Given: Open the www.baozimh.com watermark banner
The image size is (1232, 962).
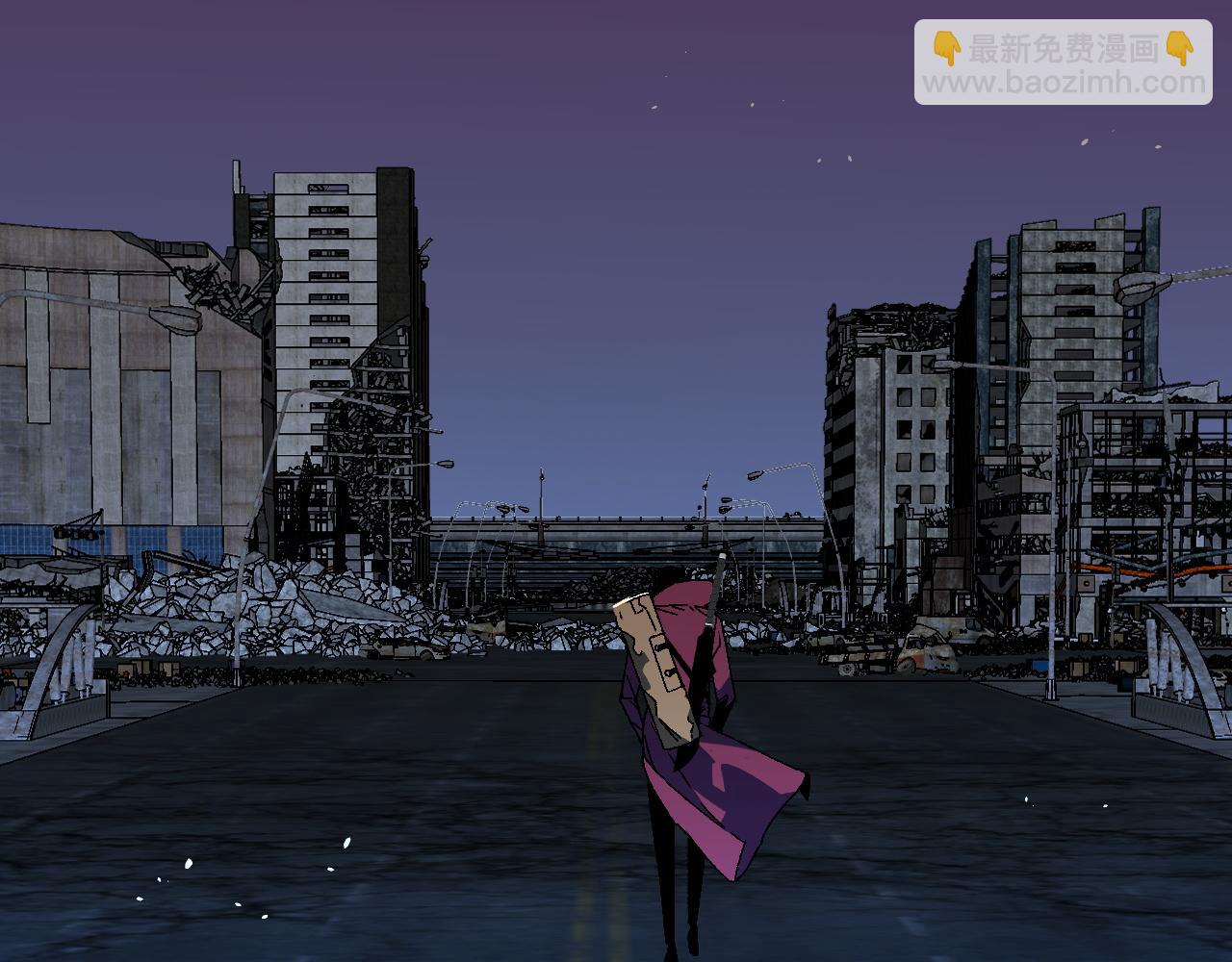Looking at the screenshot, I should point(1063,63).
